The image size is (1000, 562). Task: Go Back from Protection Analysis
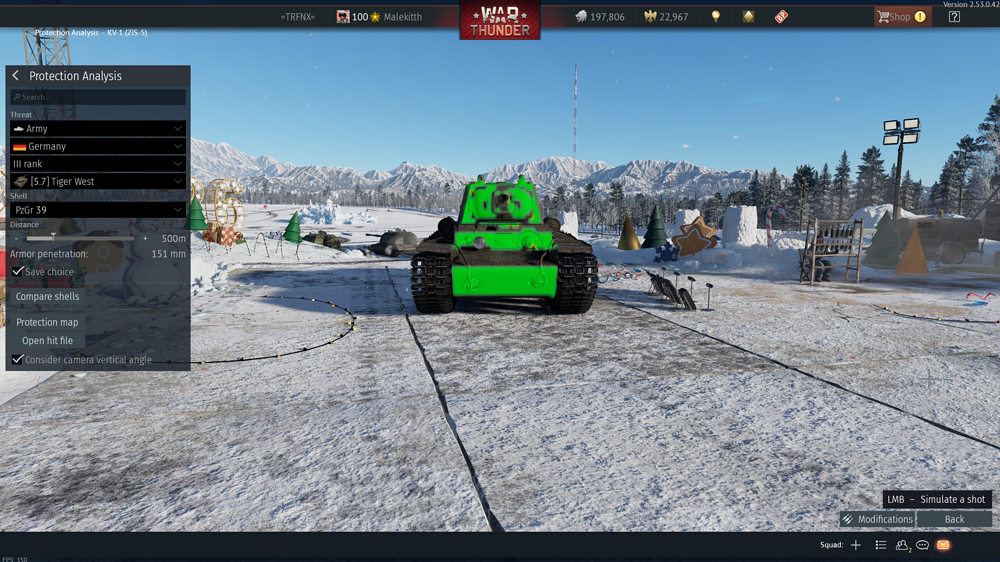[954, 519]
